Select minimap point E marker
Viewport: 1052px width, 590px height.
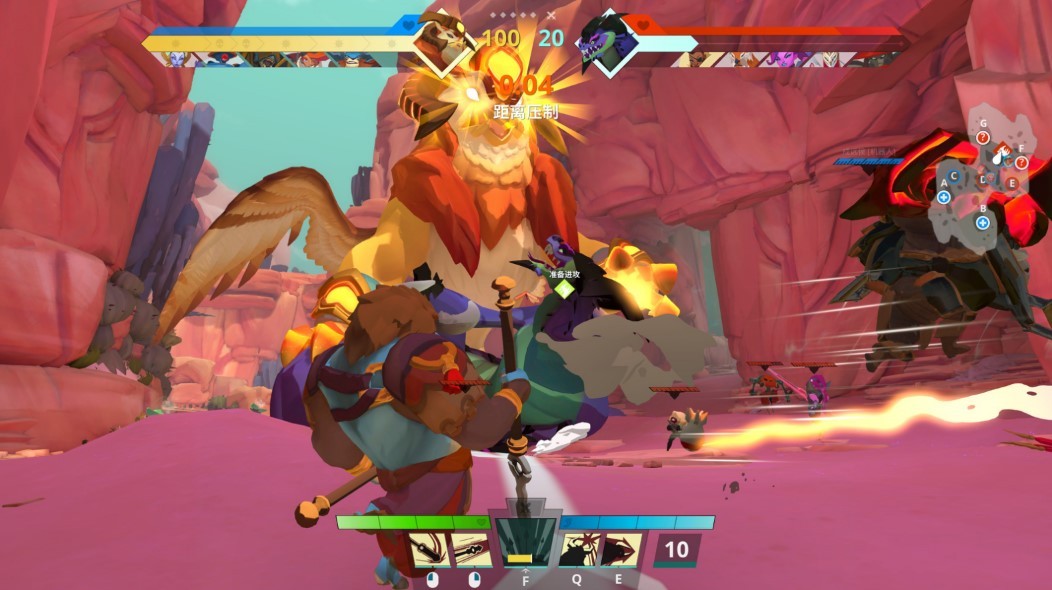point(1012,184)
